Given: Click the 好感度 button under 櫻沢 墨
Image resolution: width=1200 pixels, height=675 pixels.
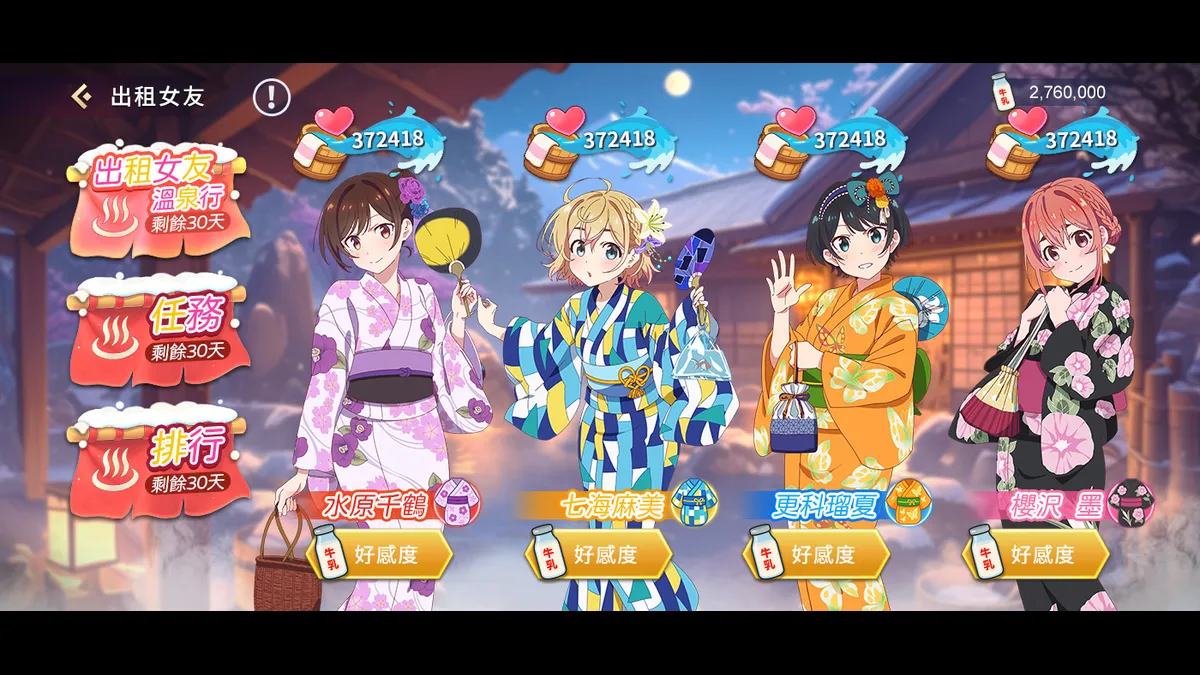Looking at the screenshot, I should 1036,555.
